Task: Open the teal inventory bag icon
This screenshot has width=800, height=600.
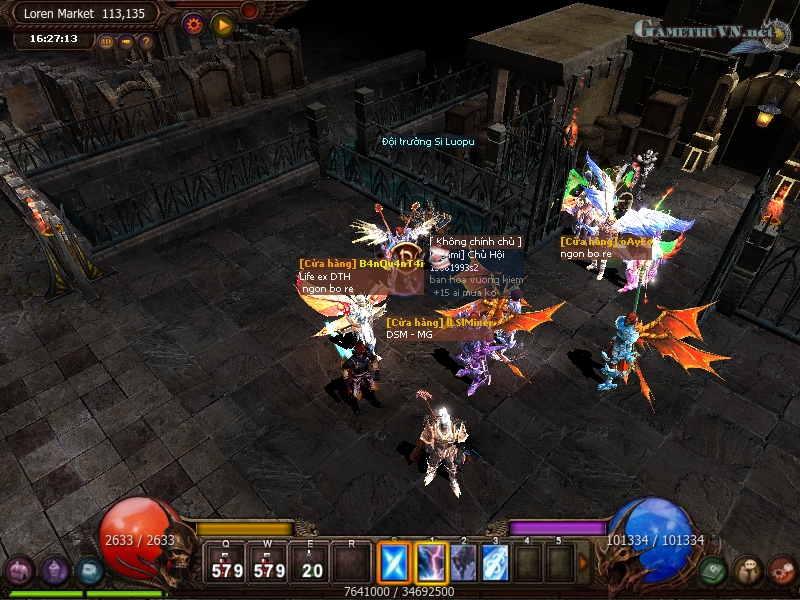Action: coord(90,571)
